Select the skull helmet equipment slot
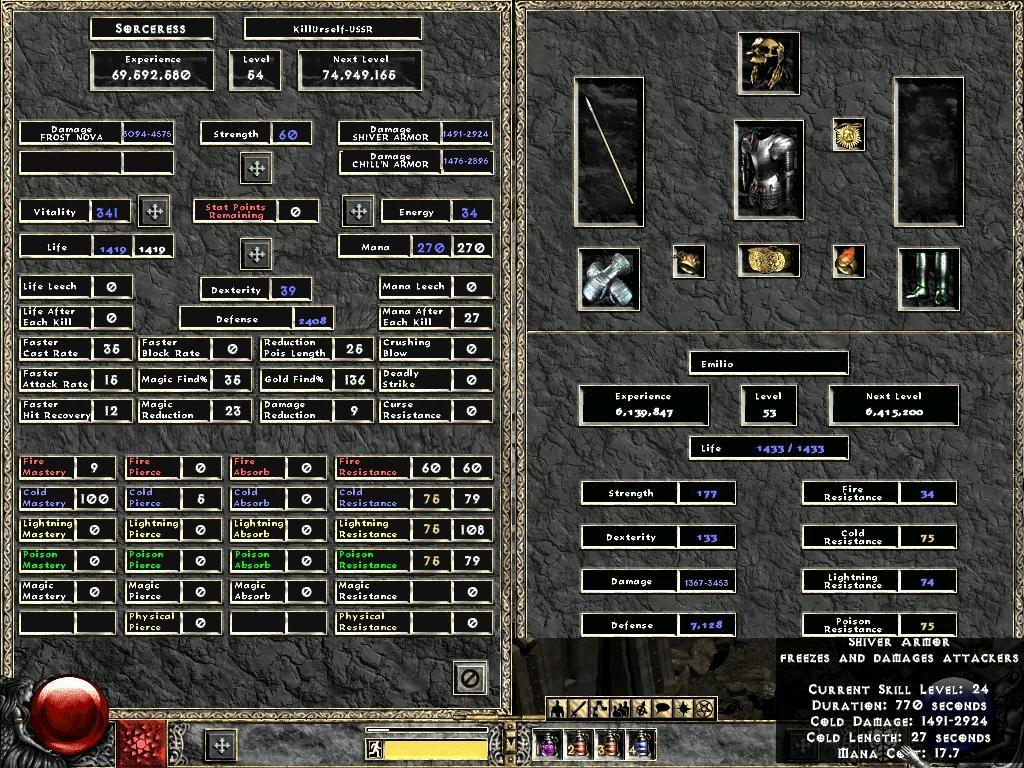The height and width of the screenshot is (768, 1024). click(x=768, y=62)
